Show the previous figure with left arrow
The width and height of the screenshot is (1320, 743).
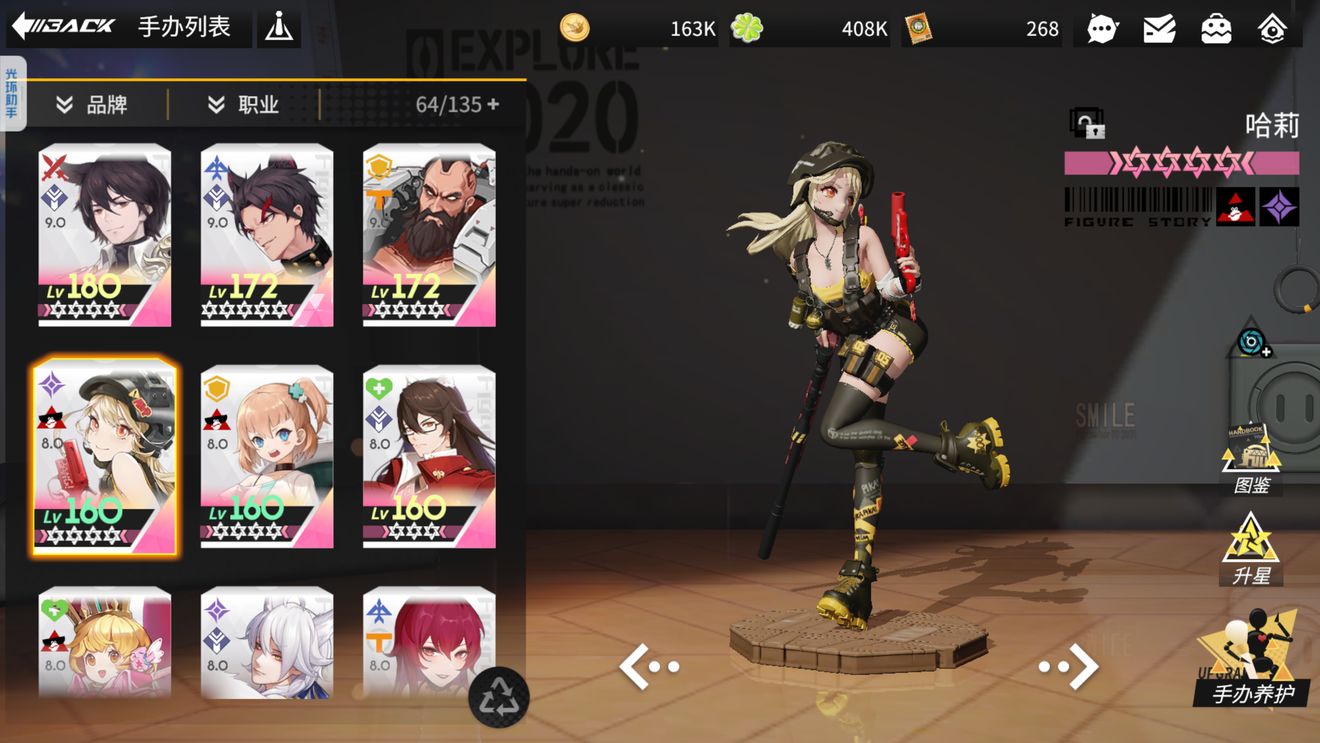click(x=649, y=667)
